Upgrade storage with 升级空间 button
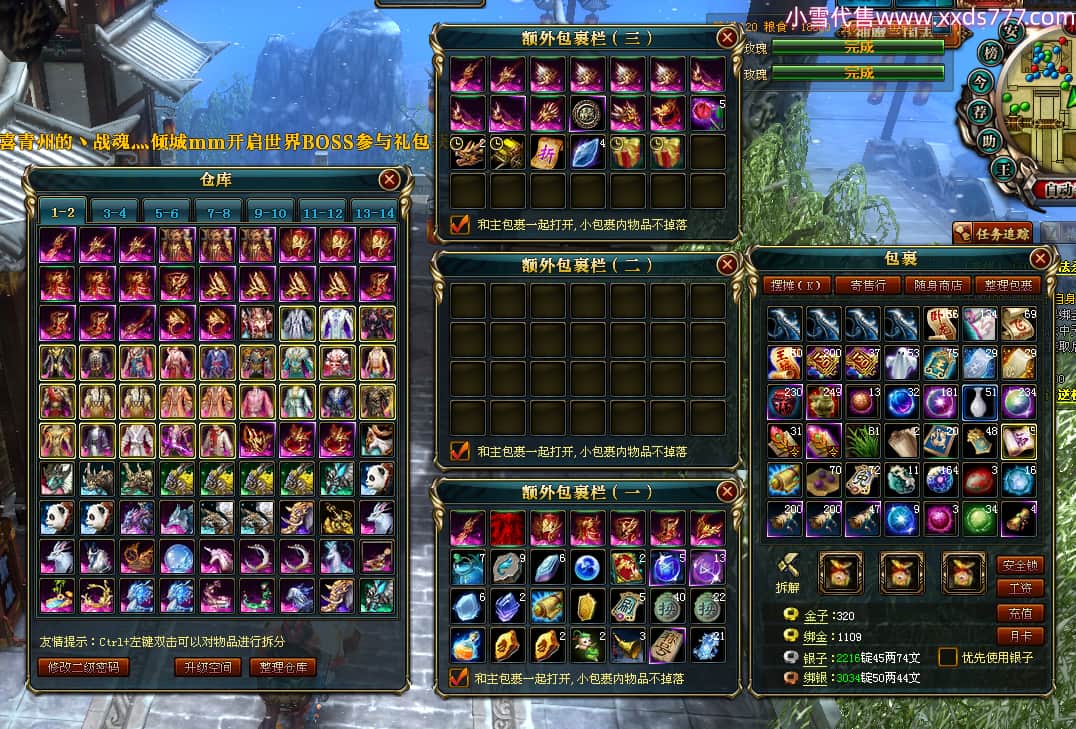1076x729 pixels. pos(207,667)
